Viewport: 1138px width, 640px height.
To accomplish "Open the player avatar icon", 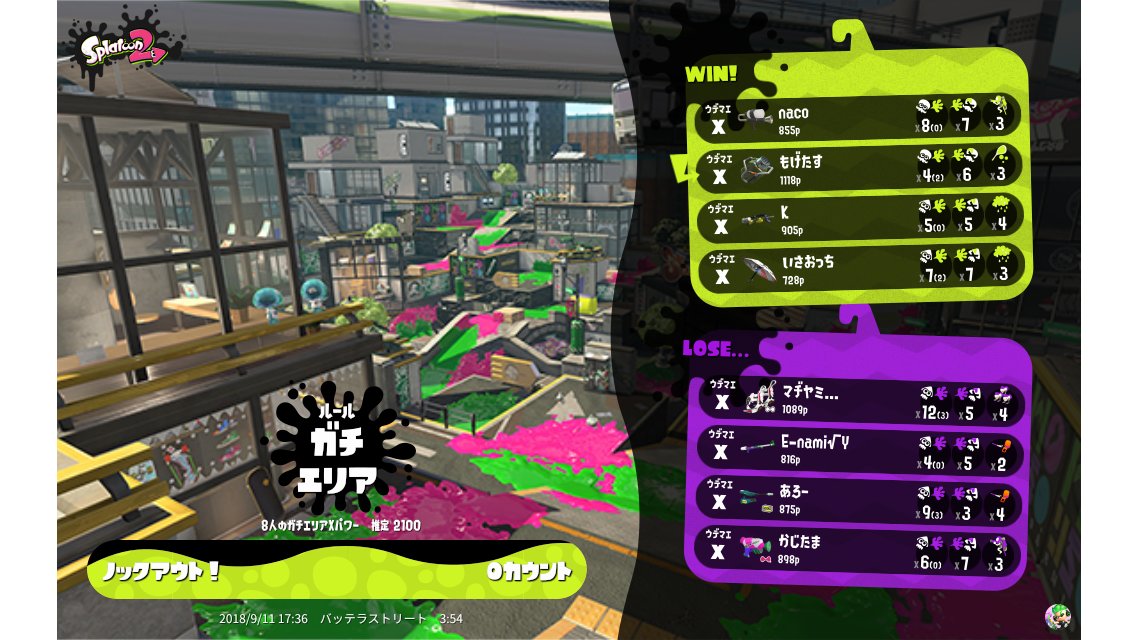I will [1057, 615].
